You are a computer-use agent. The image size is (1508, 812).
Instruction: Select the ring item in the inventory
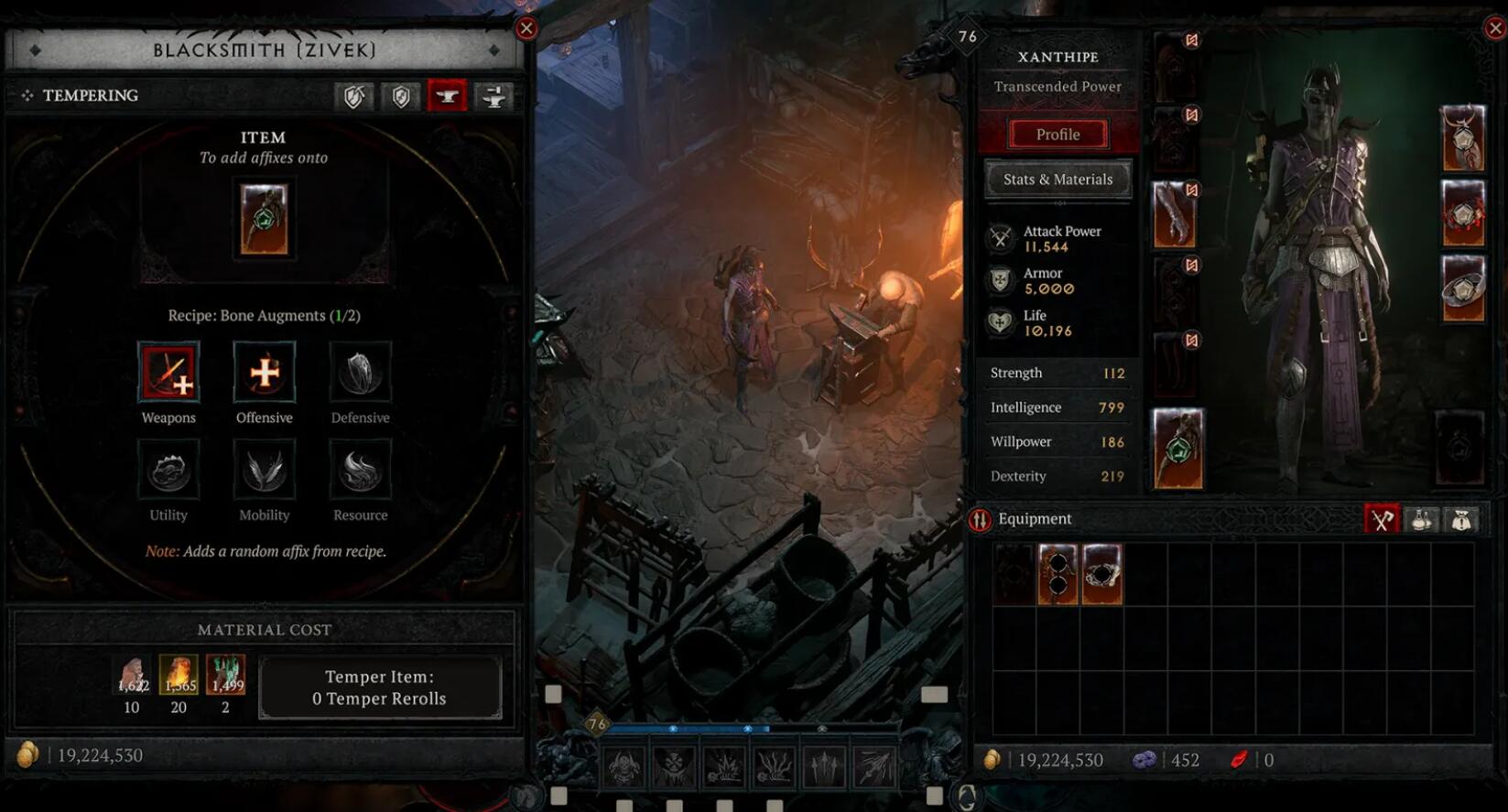[x=1101, y=574]
